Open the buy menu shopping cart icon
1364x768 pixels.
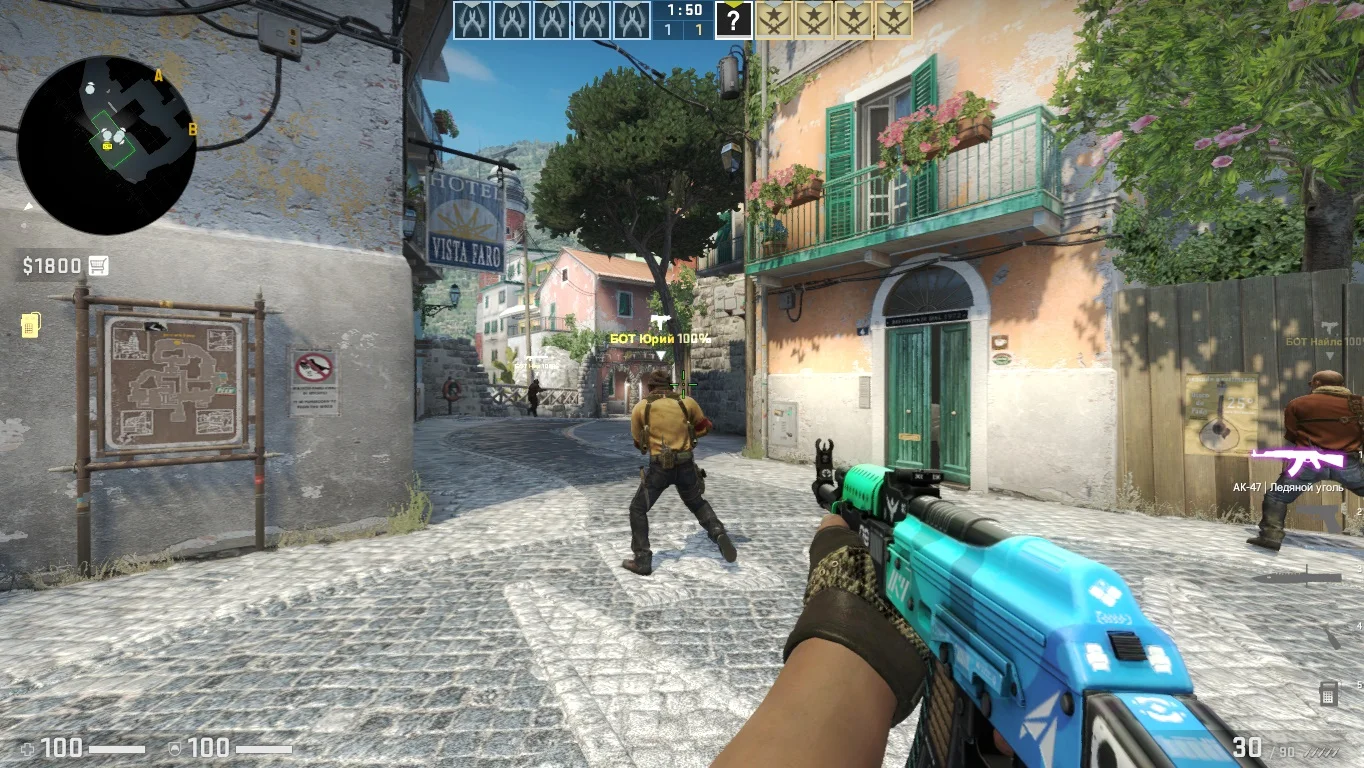[98, 265]
